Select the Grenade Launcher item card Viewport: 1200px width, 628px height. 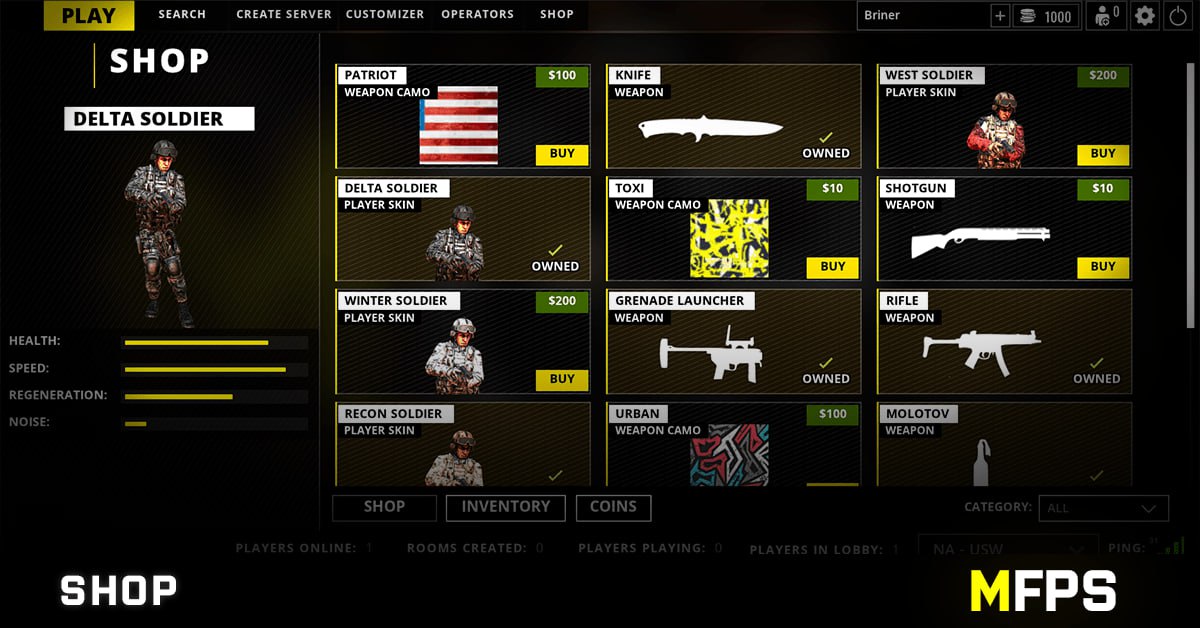point(733,342)
